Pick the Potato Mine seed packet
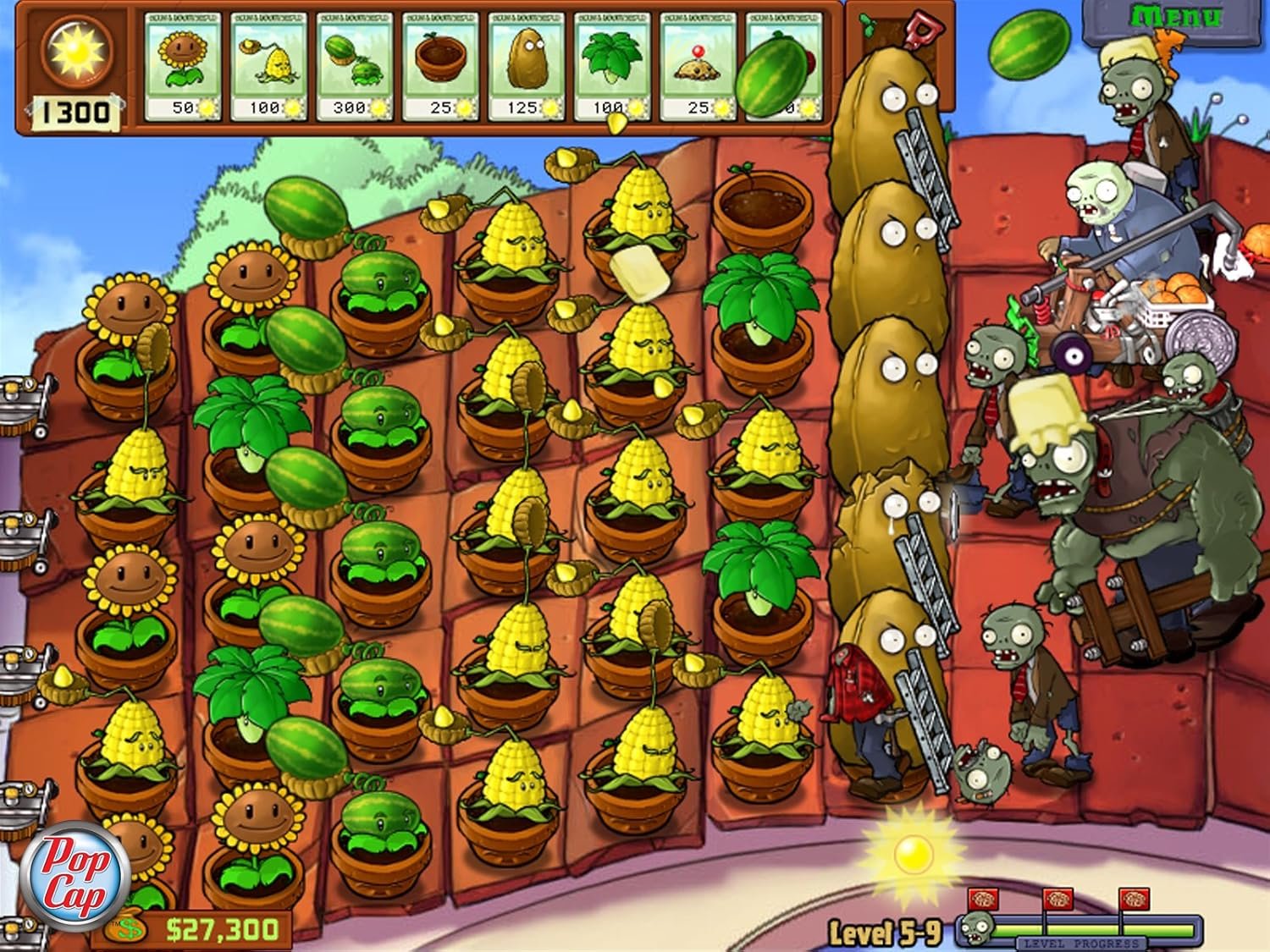The height and width of the screenshot is (952, 1270). click(x=697, y=66)
